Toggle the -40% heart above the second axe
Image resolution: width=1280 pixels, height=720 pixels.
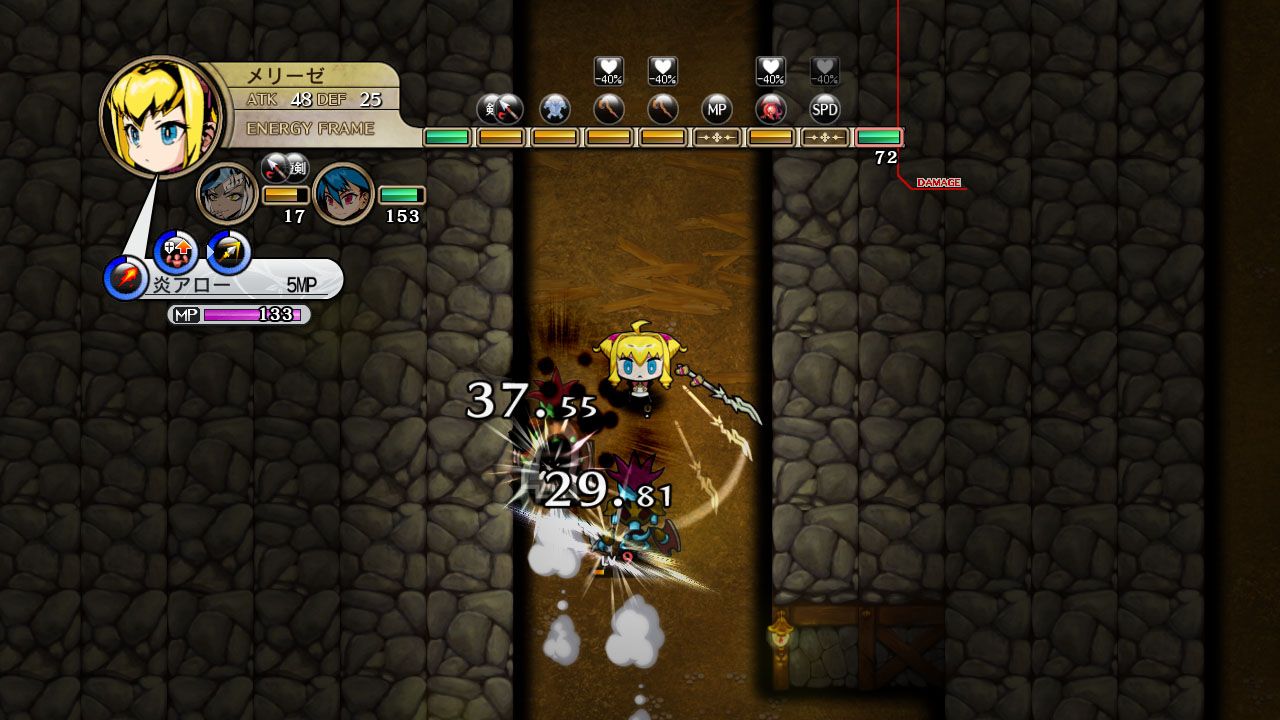tap(660, 68)
